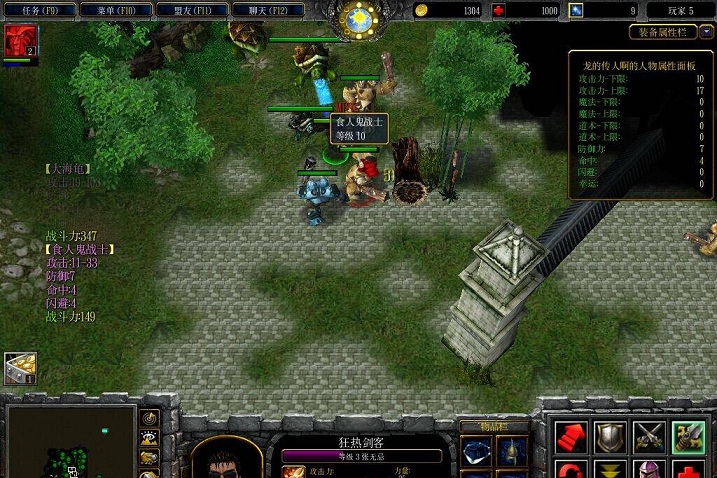Select the red hero portrait icon
This screenshot has width=717, height=478.
(17, 41)
